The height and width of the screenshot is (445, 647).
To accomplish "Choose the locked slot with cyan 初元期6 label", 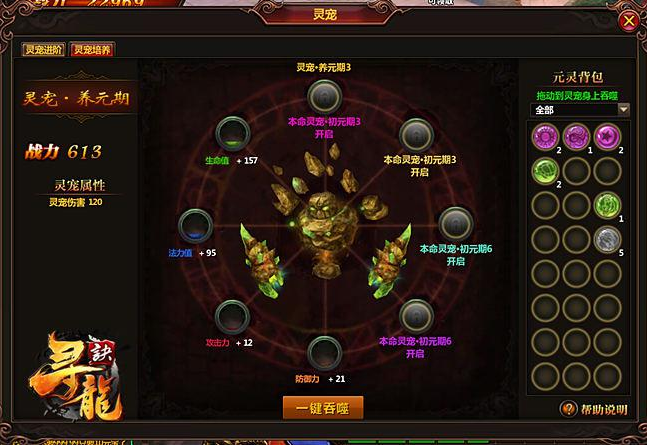I will (455, 224).
